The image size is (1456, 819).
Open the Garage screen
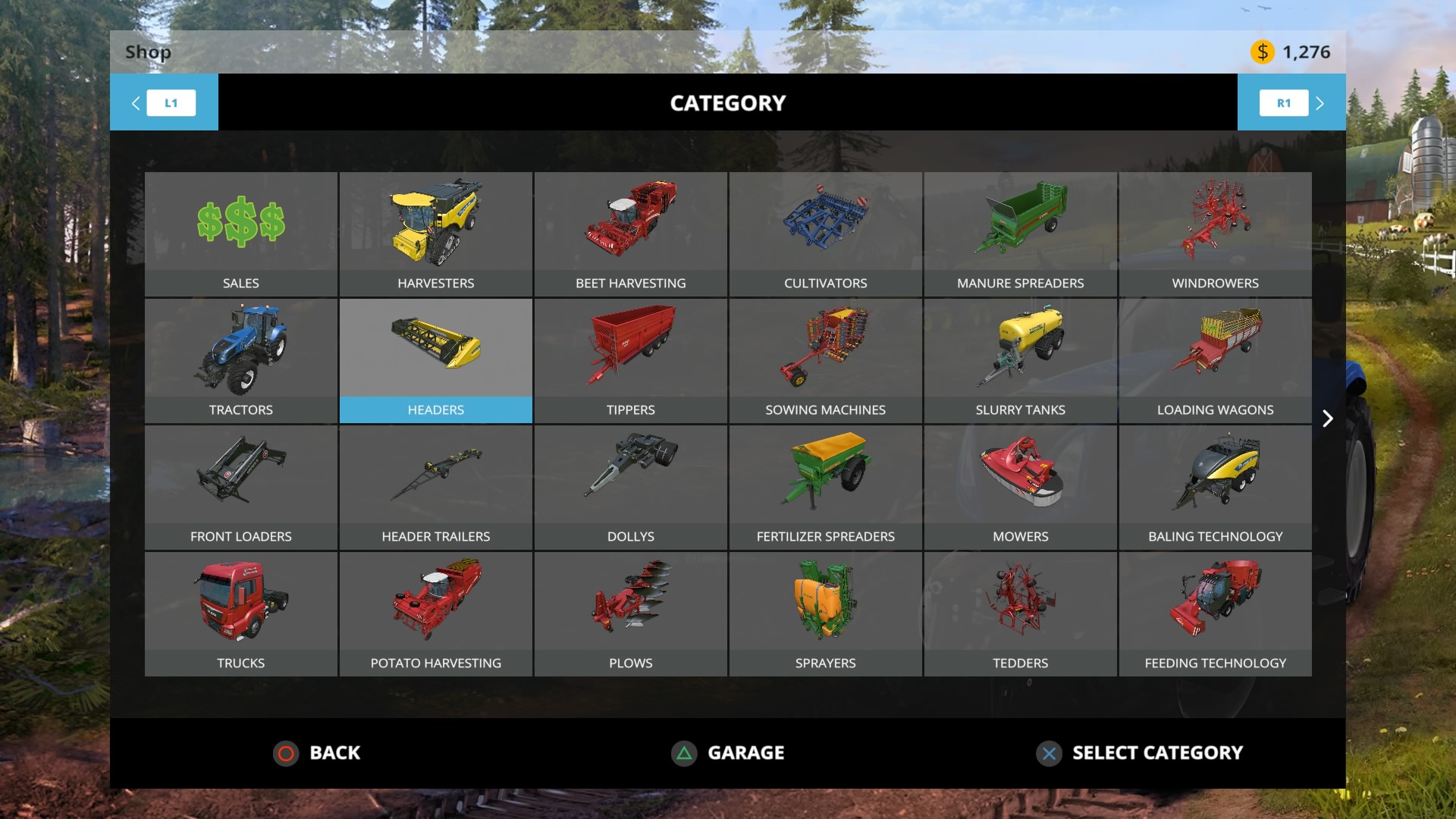click(728, 753)
